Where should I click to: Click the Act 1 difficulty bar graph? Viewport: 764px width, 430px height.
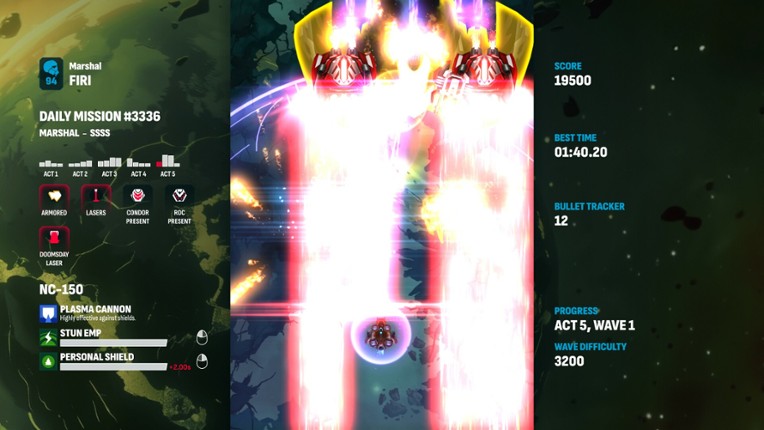51,162
